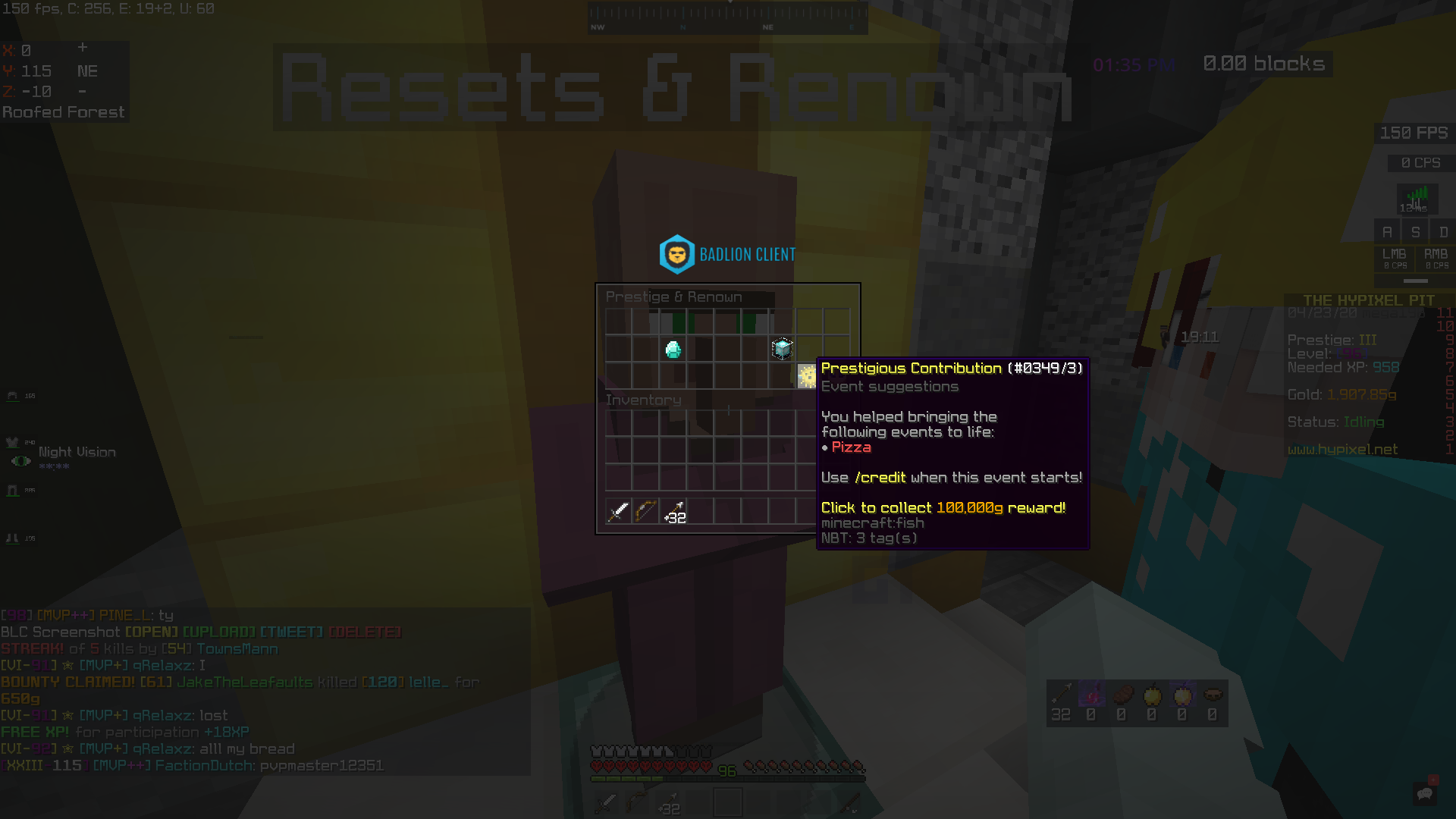Screen dimensions: 1456x819
Task: Click the enchanted diamond block item
Action: tap(780, 349)
